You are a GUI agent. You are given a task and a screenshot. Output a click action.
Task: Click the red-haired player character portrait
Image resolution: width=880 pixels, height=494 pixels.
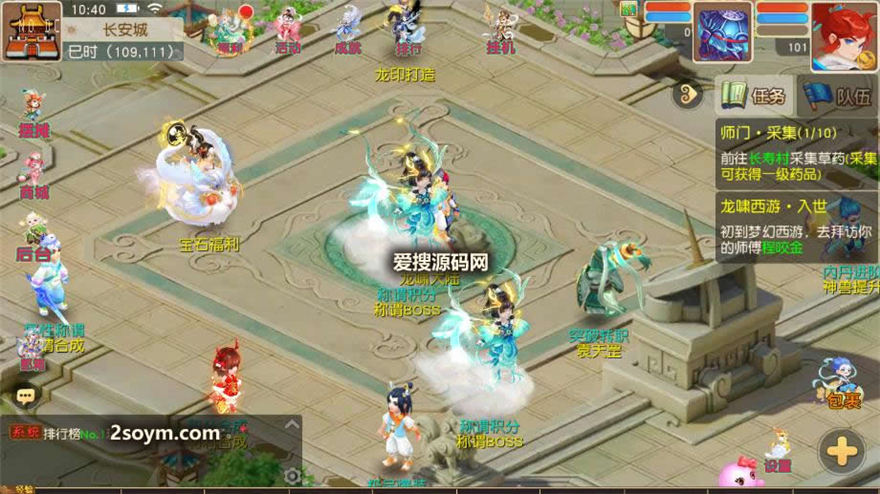pyautogui.click(x=844, y=35)
